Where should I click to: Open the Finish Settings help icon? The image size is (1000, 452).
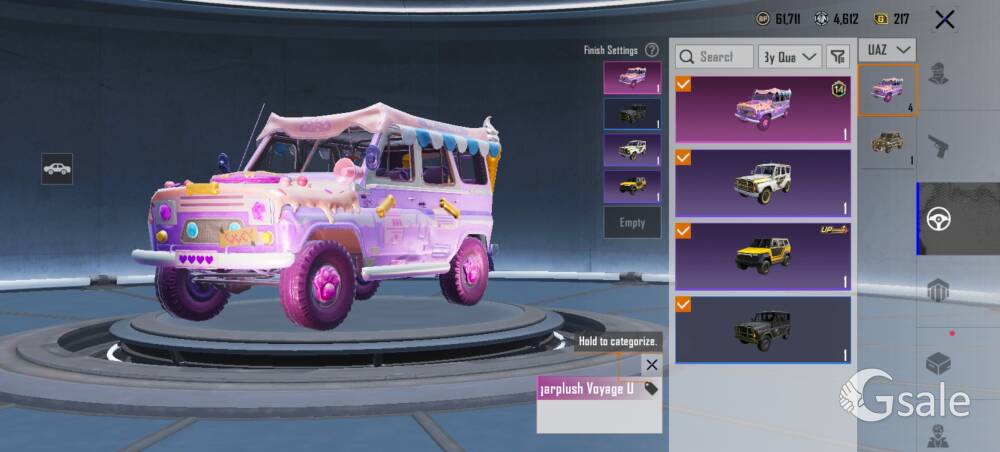click(652, 50)
